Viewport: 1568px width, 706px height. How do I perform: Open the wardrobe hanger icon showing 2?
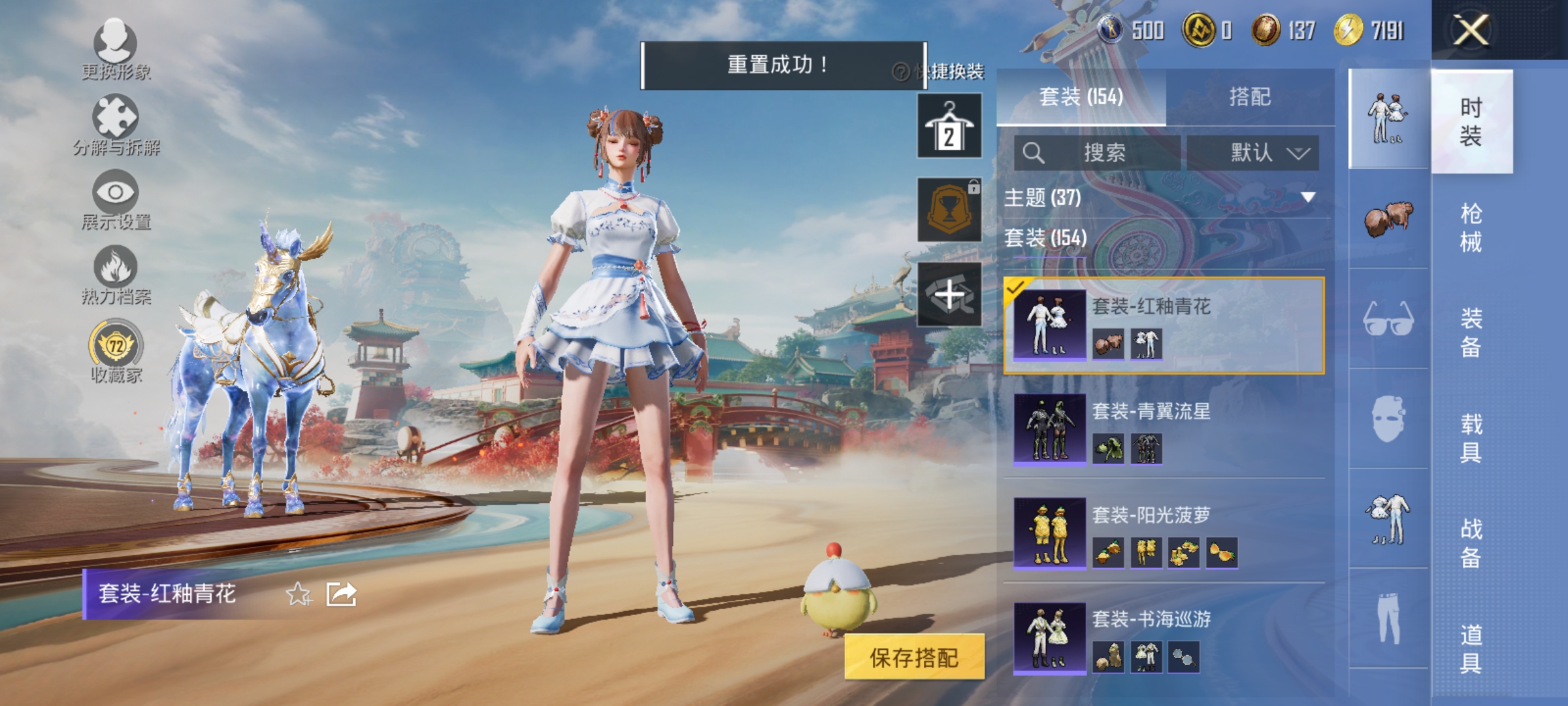pyautogui.click(x=949, y=125)
